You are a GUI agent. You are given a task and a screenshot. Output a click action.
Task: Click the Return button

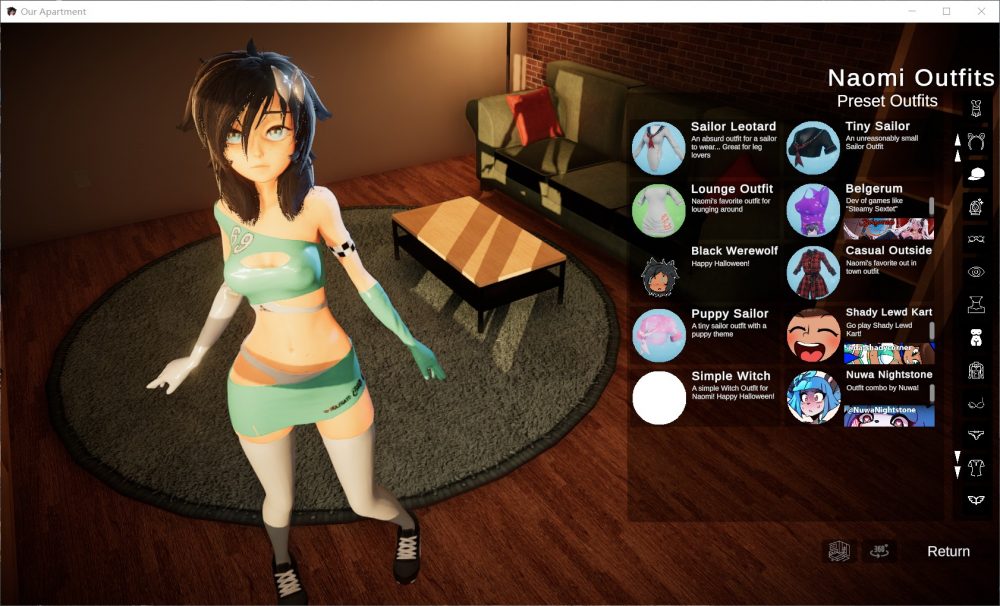tap(948, 551)
